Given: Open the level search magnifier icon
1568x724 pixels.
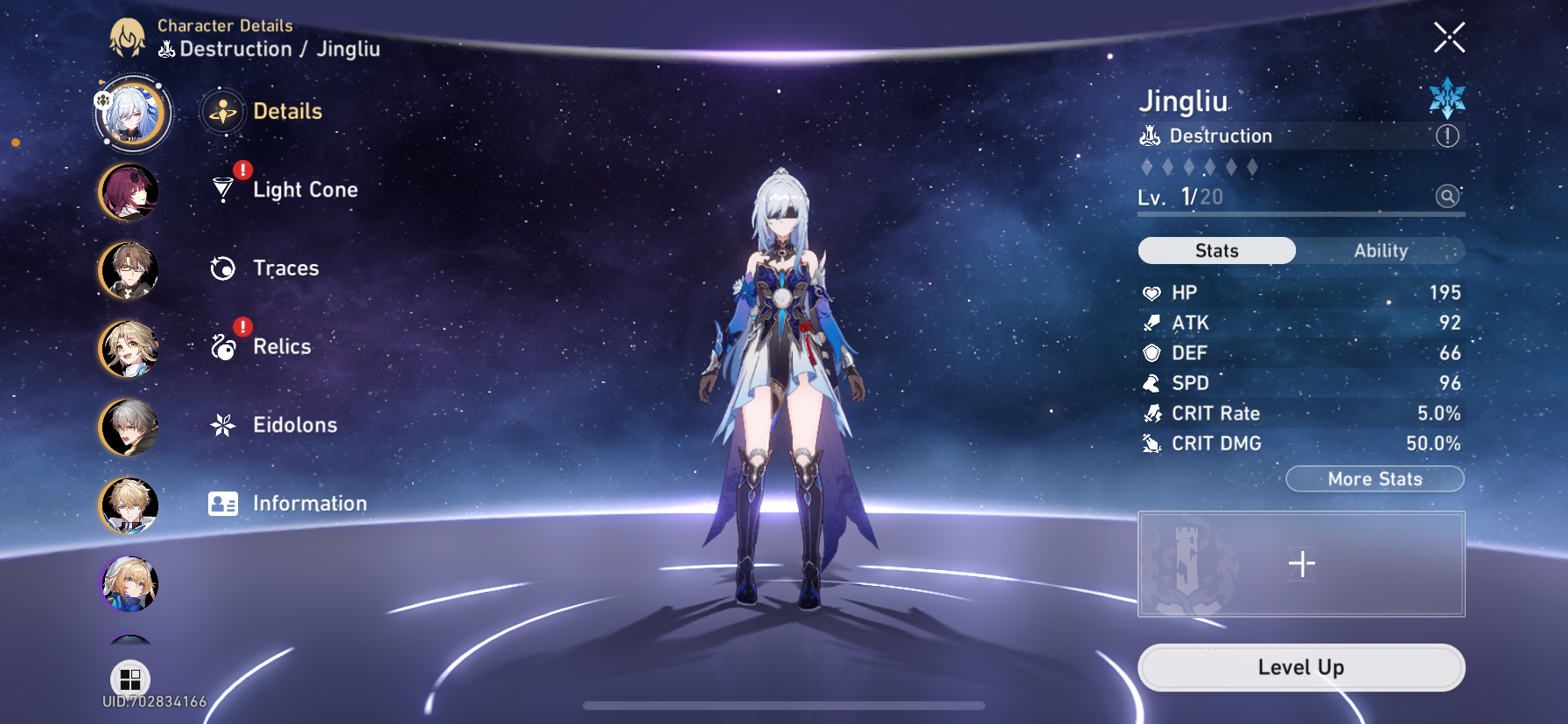Looking at the screenshot, I should tap(1446, 196).
